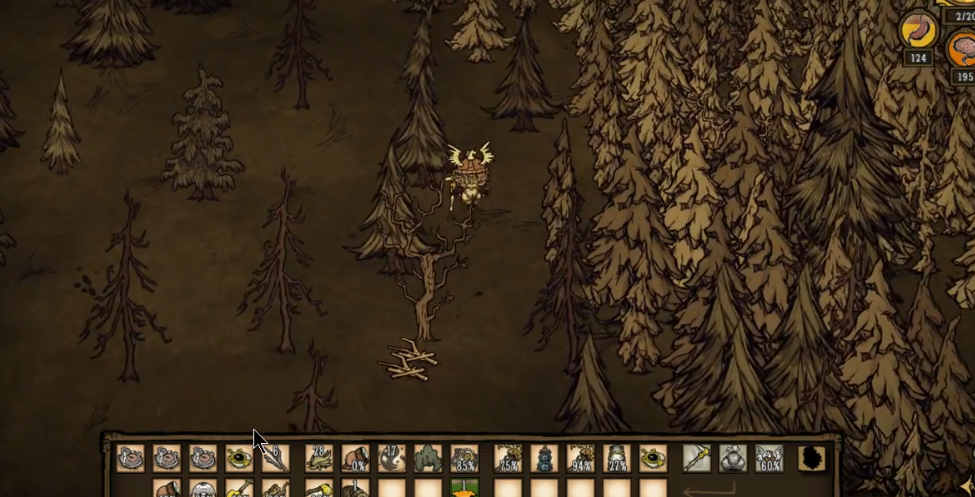Select the item with 27% durability

point(617,458)
